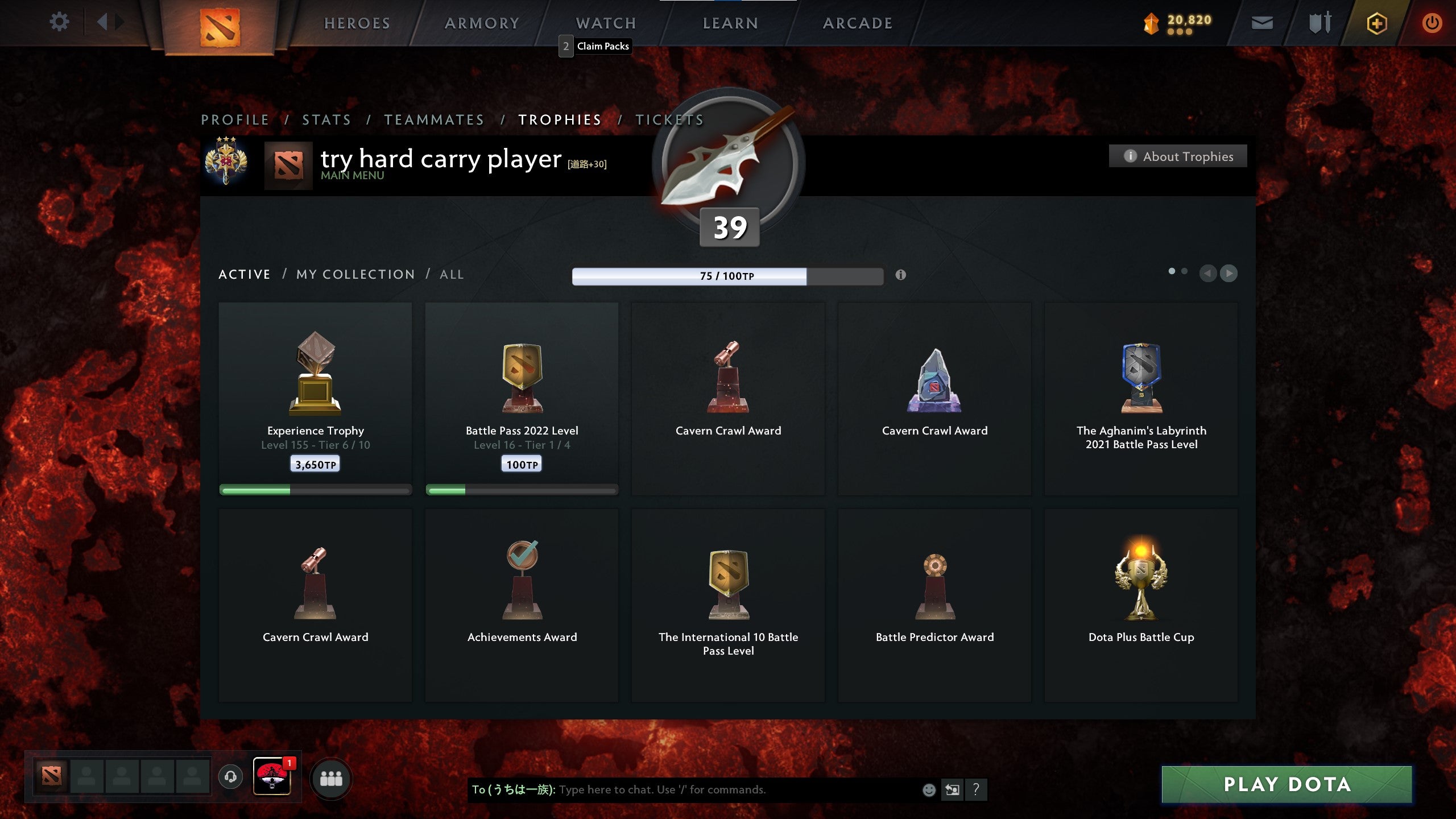Switch to the TROPHIES tab

point(559,119)
